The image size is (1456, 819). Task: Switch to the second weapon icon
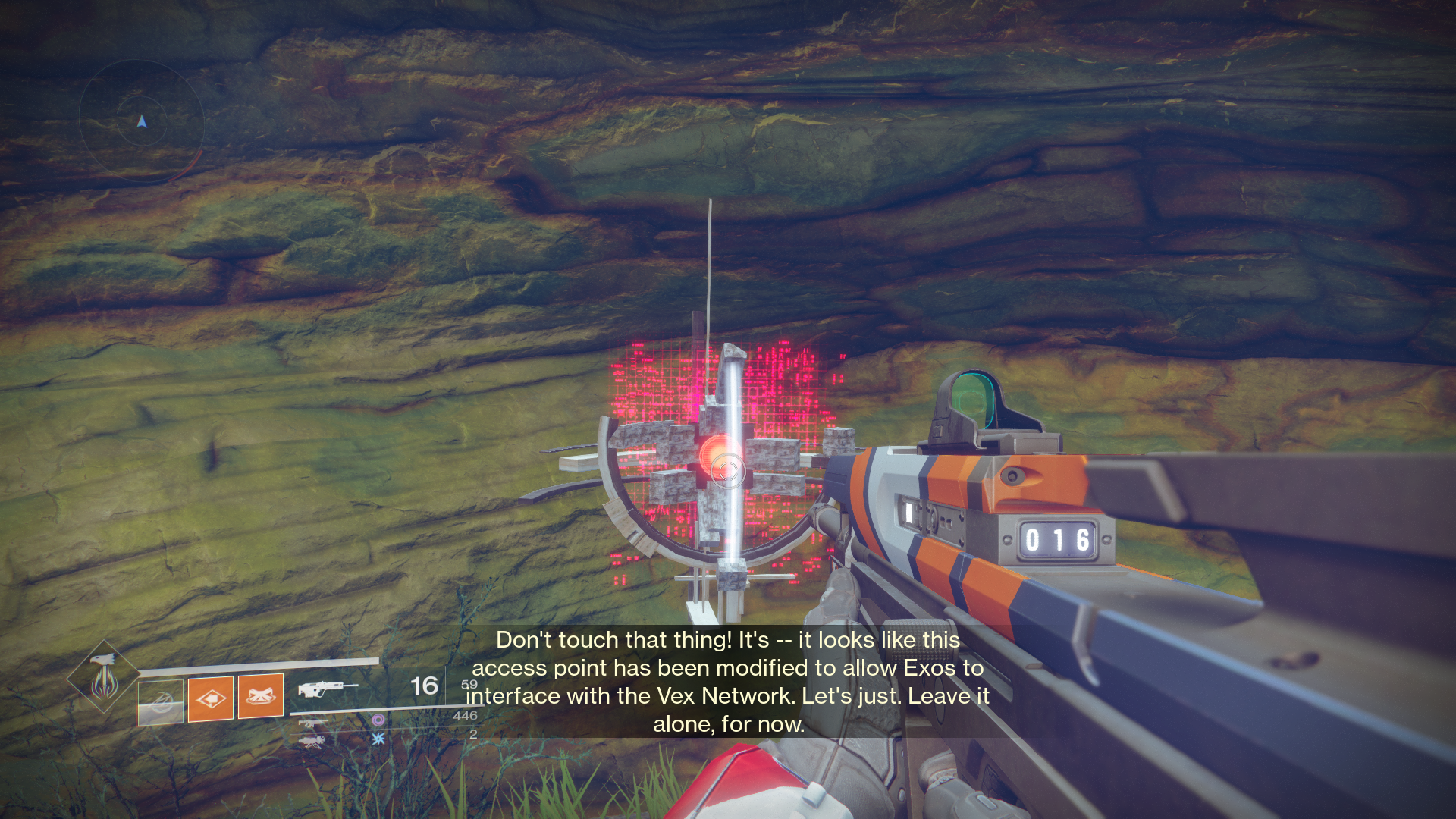(x=312, y=723)
